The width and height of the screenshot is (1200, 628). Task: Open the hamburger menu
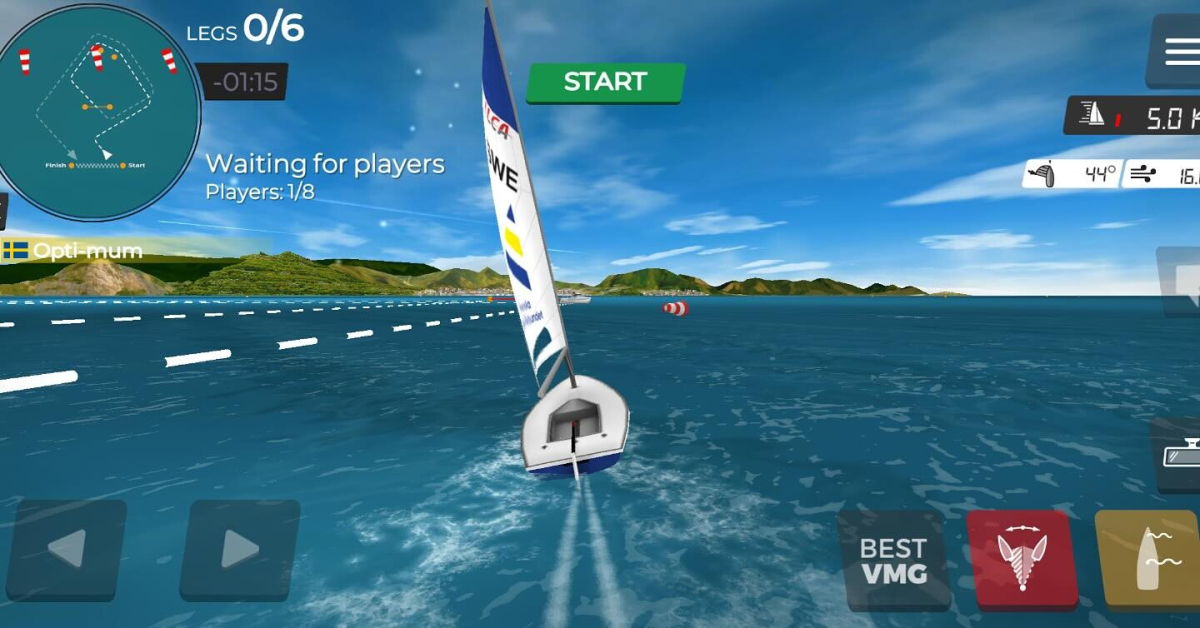1176,50
